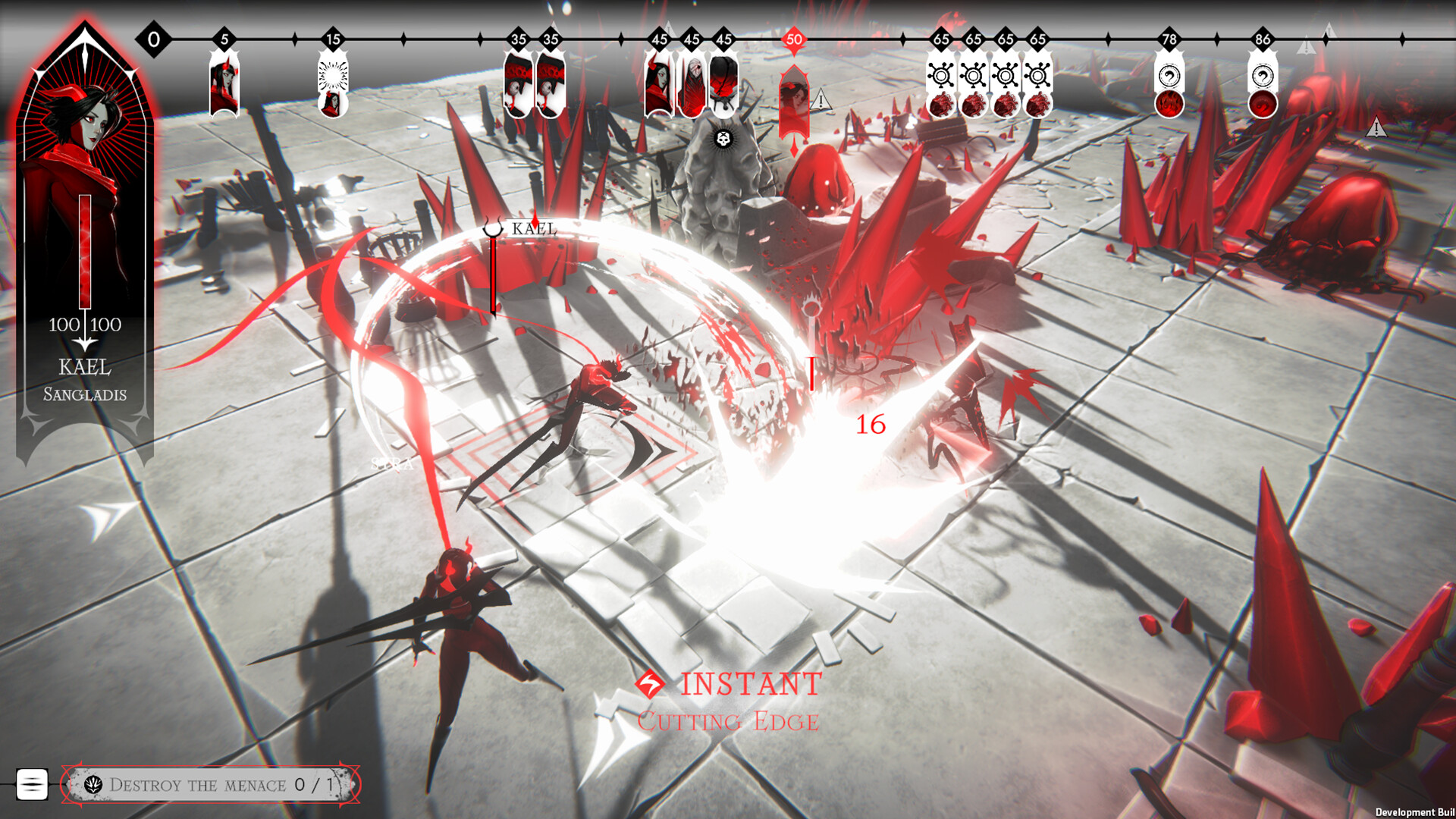Screen dimensions: 1456x819
Task: Select the first spider-gear enemy icon at tick 65
Action: click(x=943, y=76)
